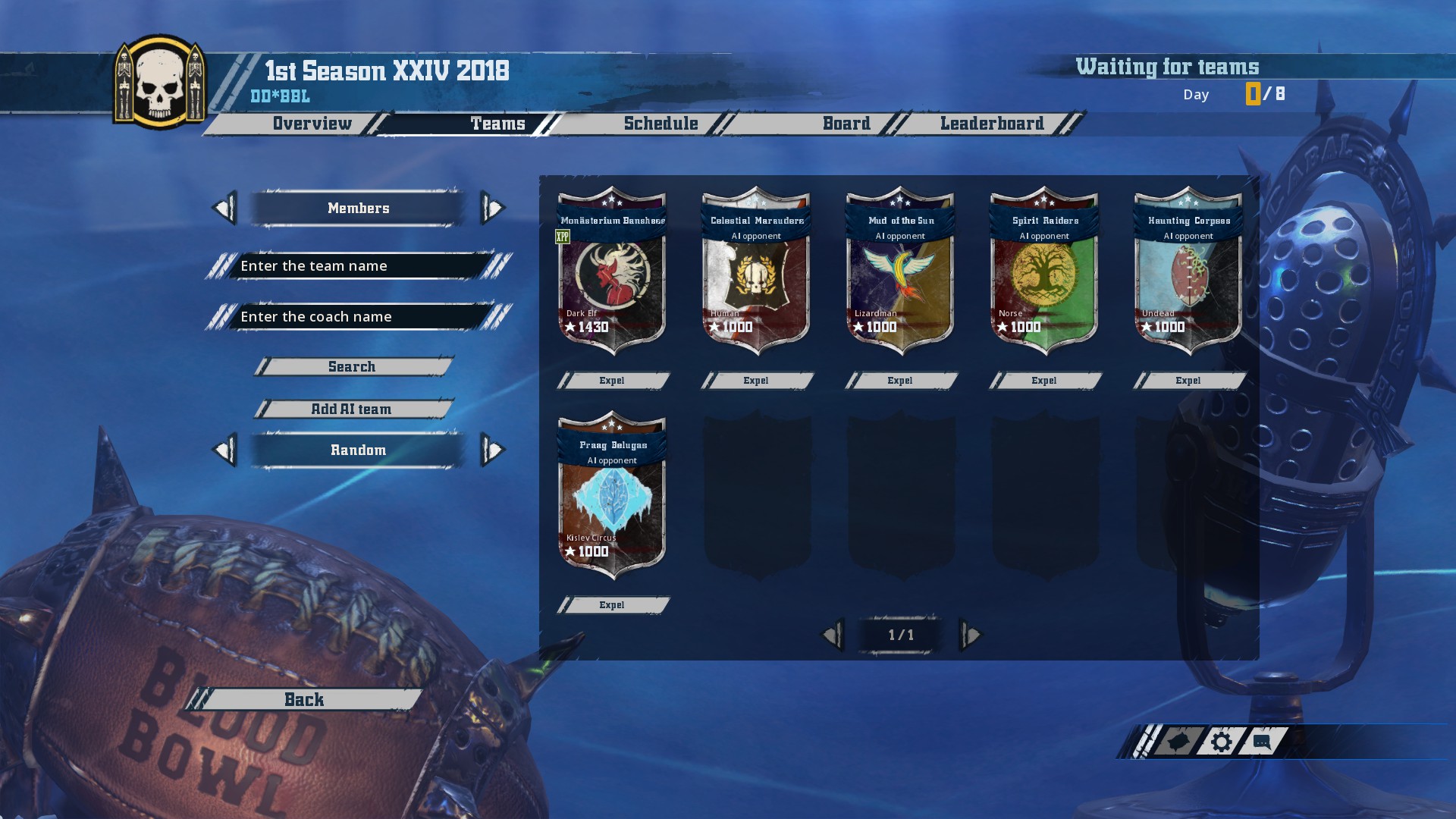This screenshot has height=819, width=1456.
Task: Open the Leaderboard tab
Action: [x=991, y=124]
